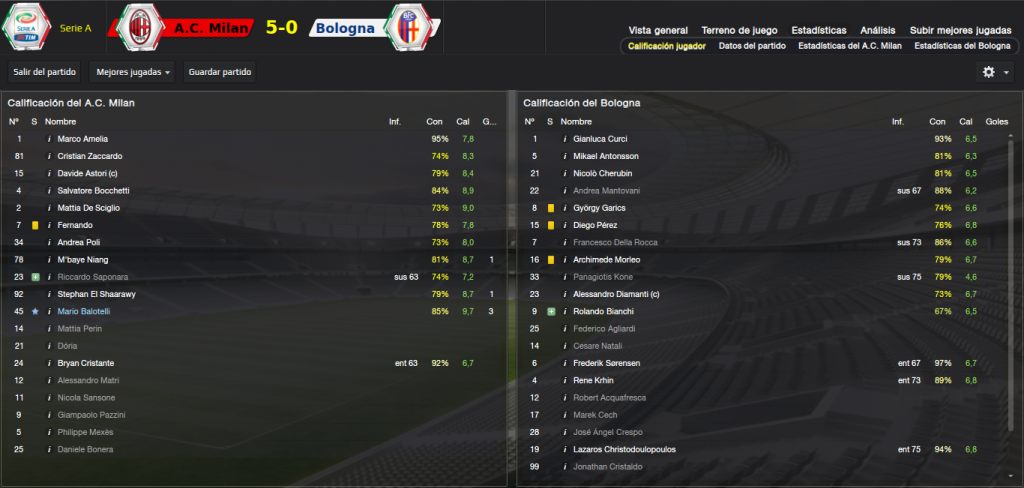Screen dimensions: 1024x488
Task: Click Bologna team name in header
Action: (345, 28)
